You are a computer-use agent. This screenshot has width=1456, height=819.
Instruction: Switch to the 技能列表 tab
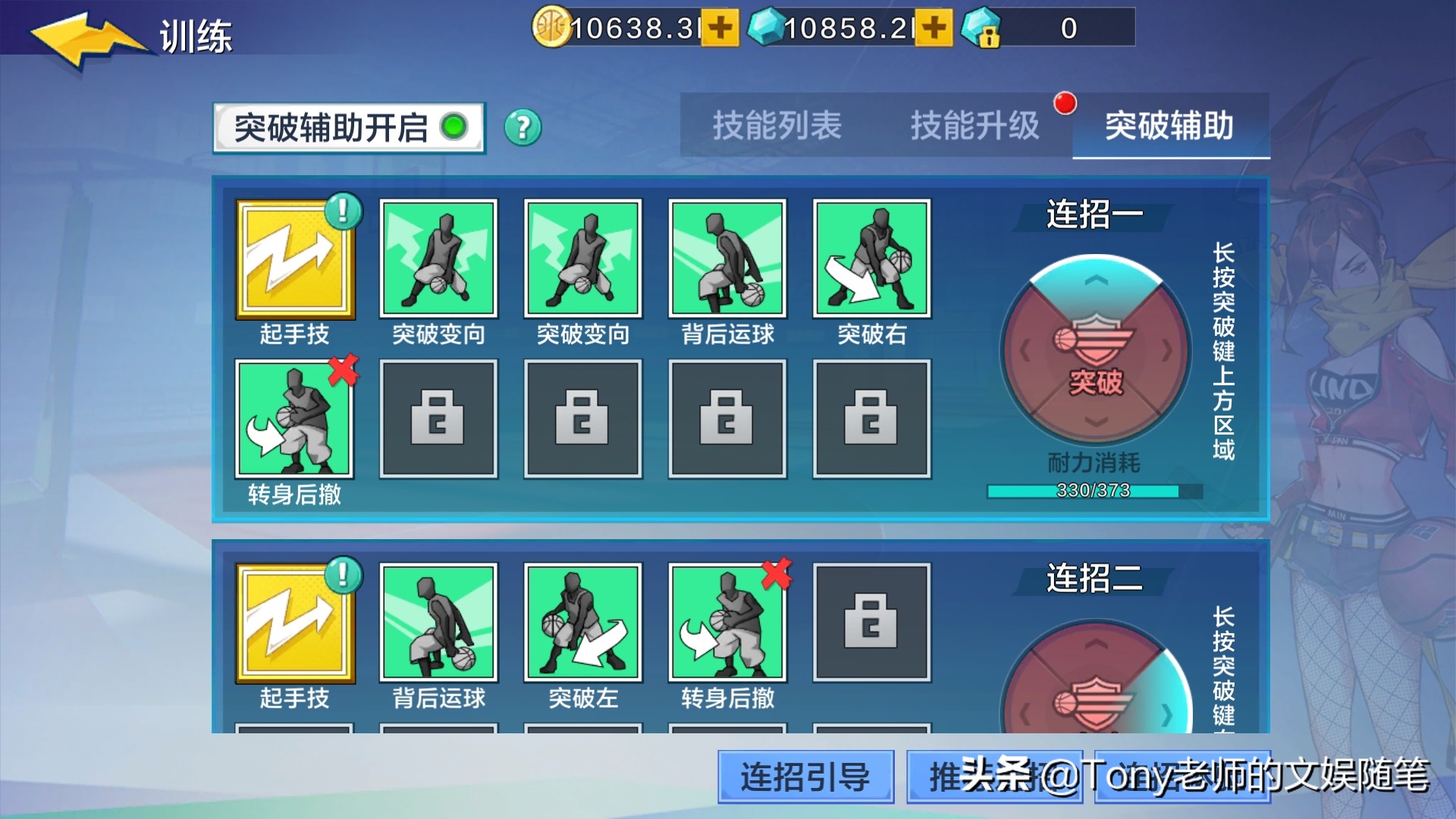(x=775, y=127)
